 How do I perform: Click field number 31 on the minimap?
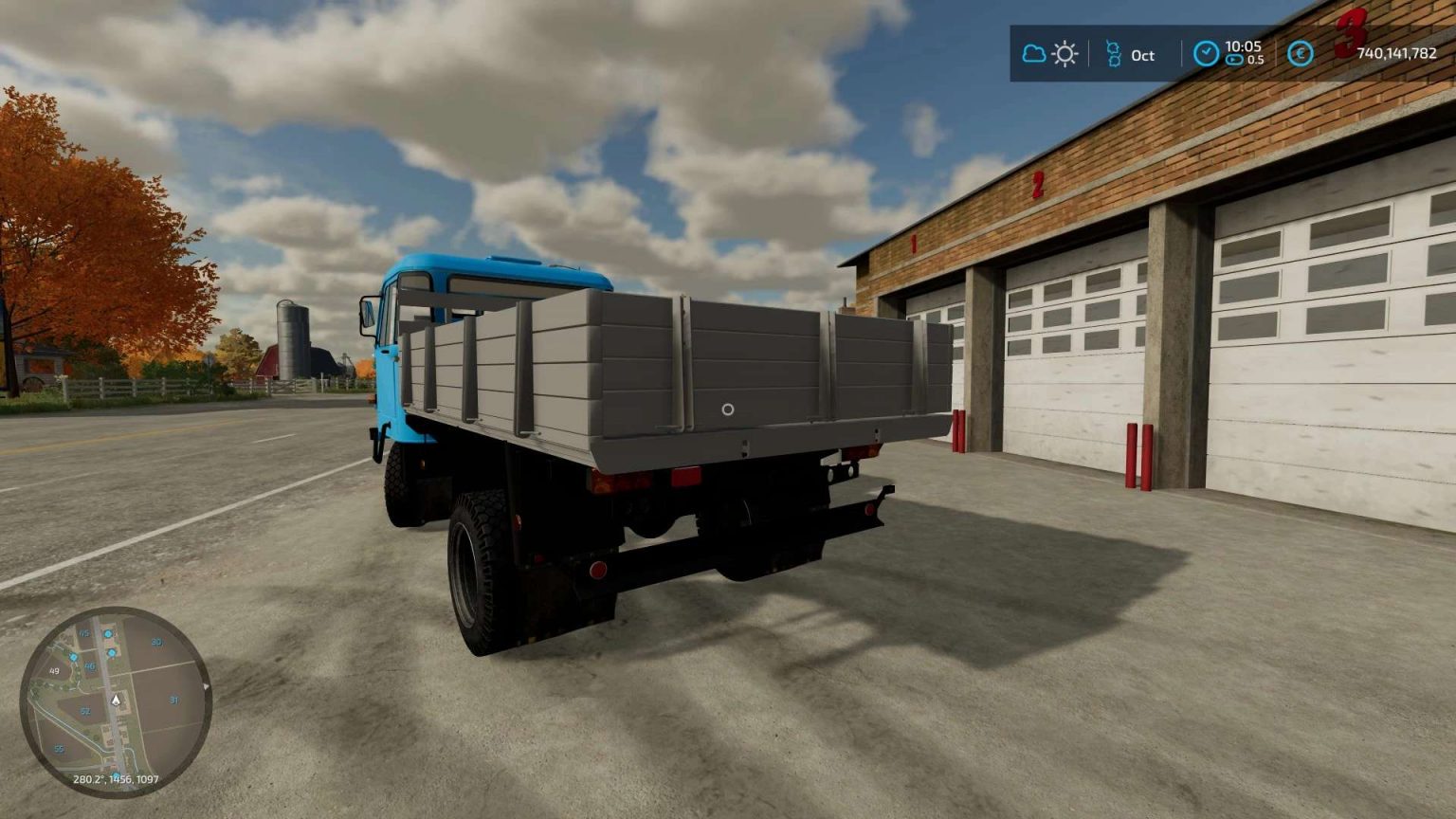click(x=174, y=701)
